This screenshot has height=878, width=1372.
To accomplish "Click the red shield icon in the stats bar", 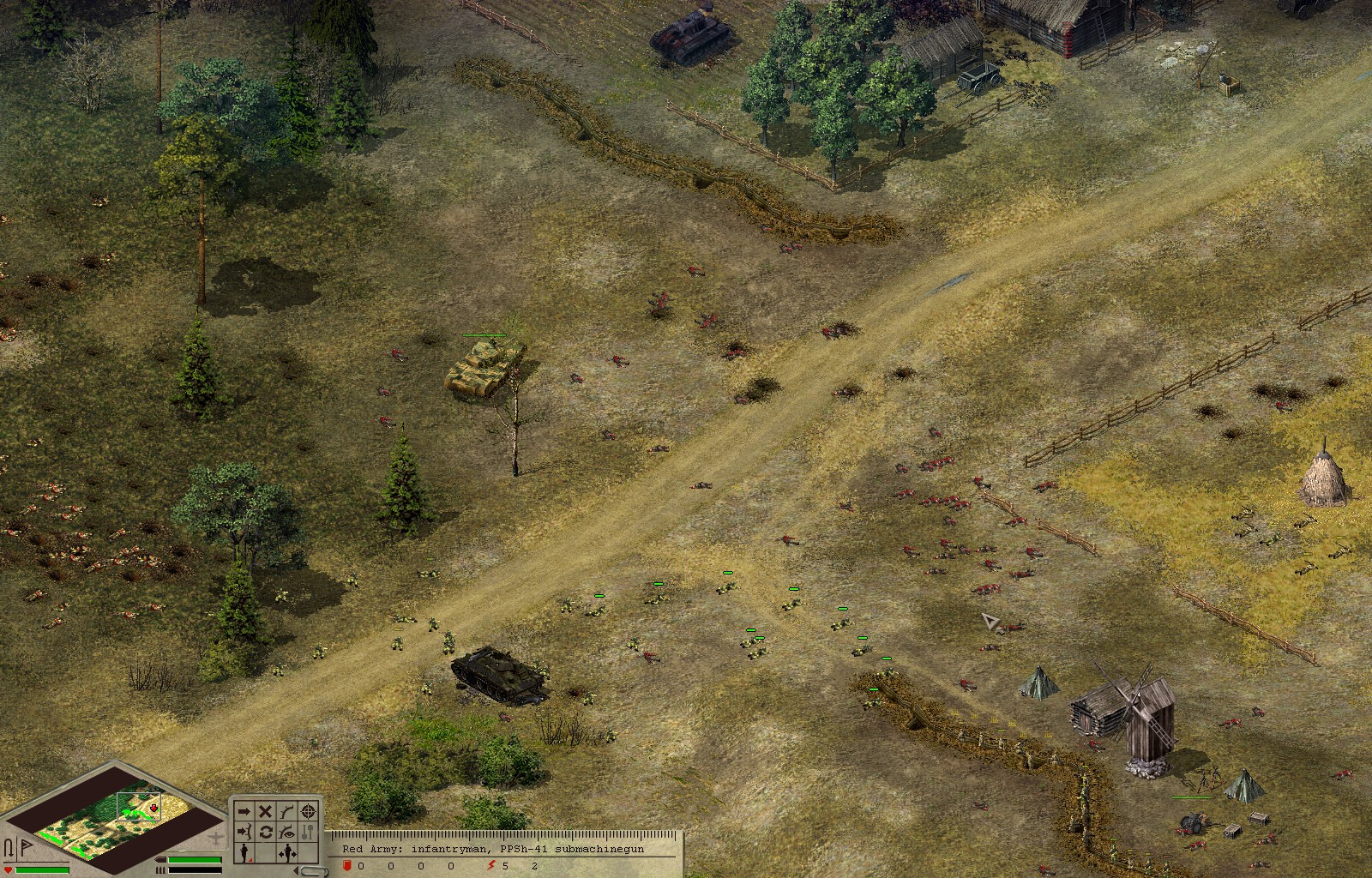I will (x=347, y=864).
